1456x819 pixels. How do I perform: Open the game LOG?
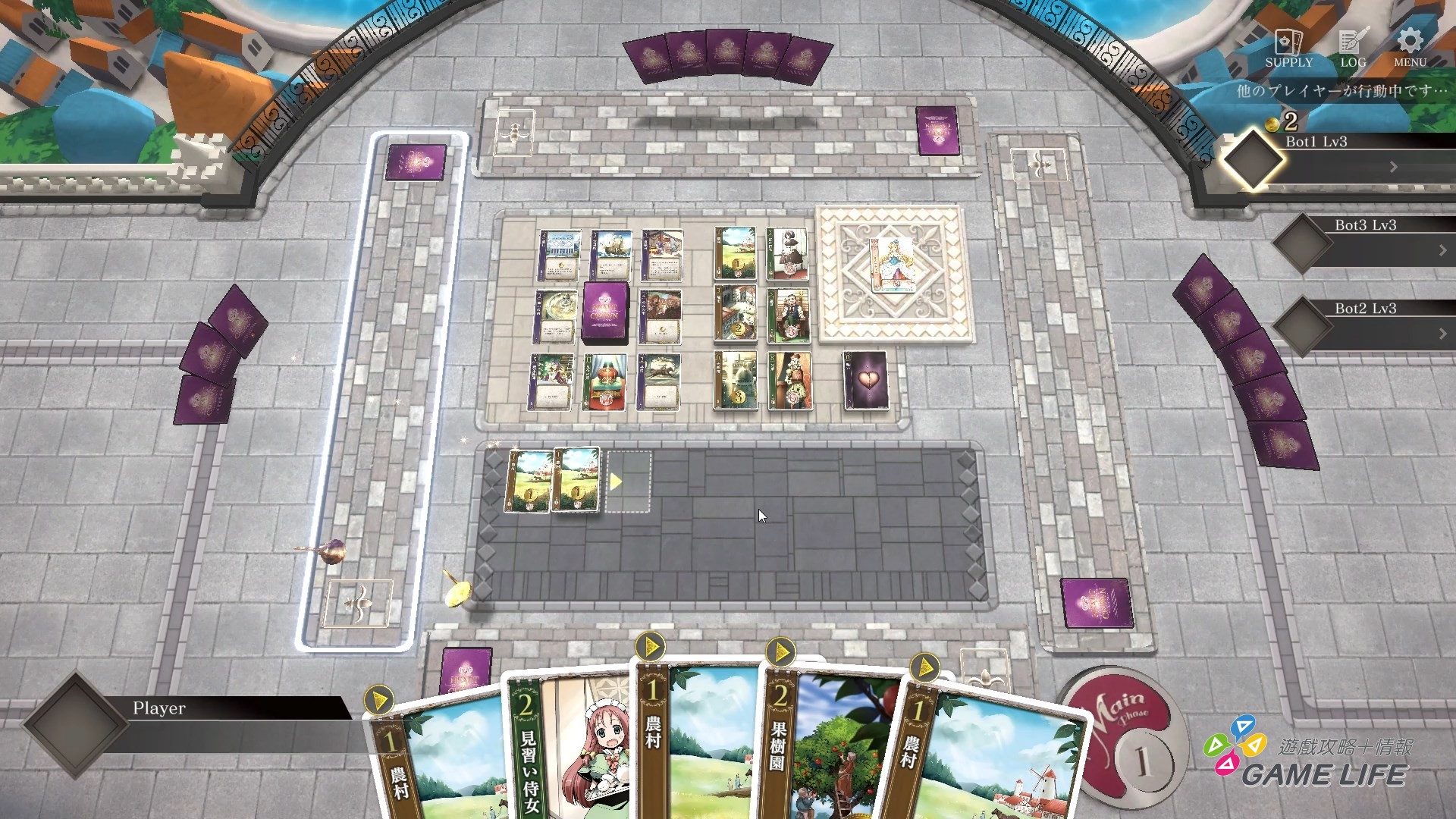coord(1350,45)
